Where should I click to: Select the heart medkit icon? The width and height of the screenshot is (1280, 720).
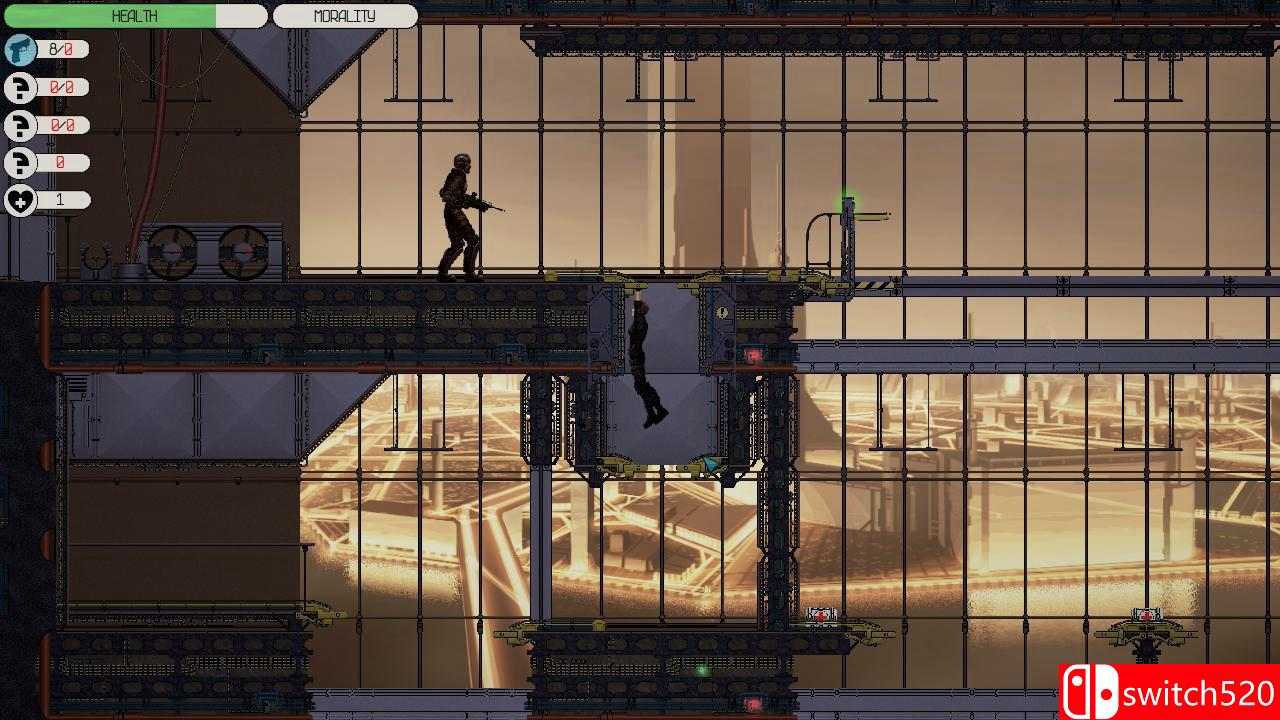click(x=20, y=199)
